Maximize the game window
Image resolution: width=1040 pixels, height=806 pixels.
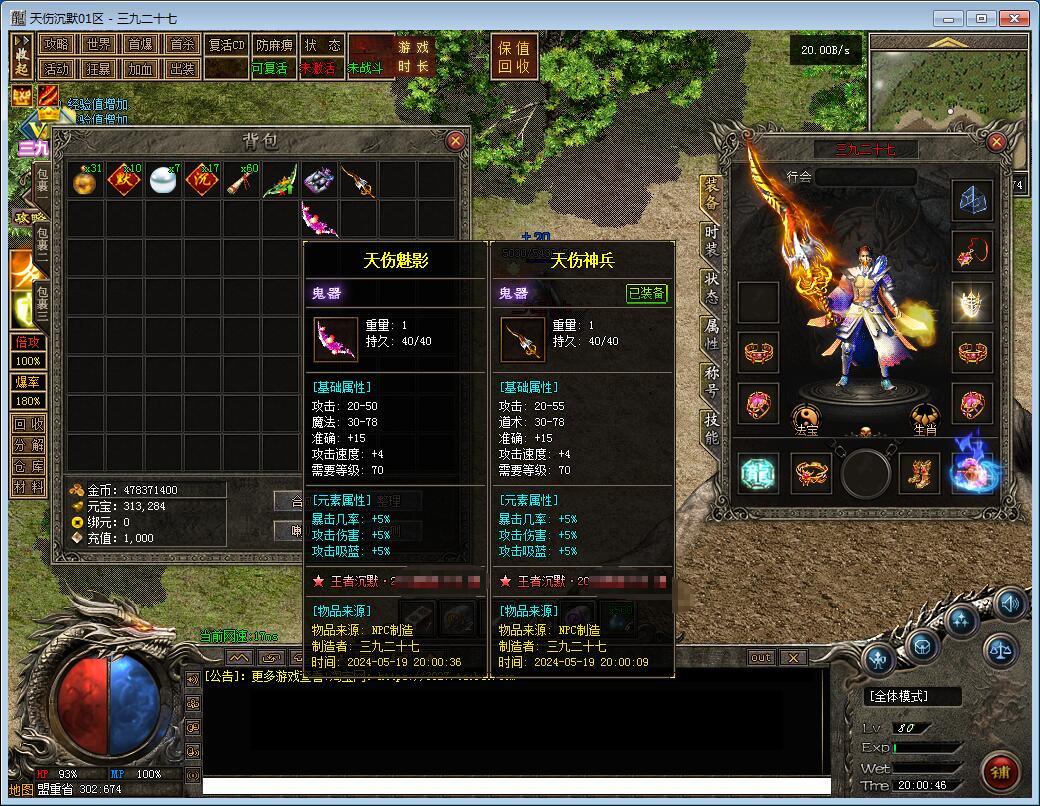pyautogui.click(x=981, y=18)
